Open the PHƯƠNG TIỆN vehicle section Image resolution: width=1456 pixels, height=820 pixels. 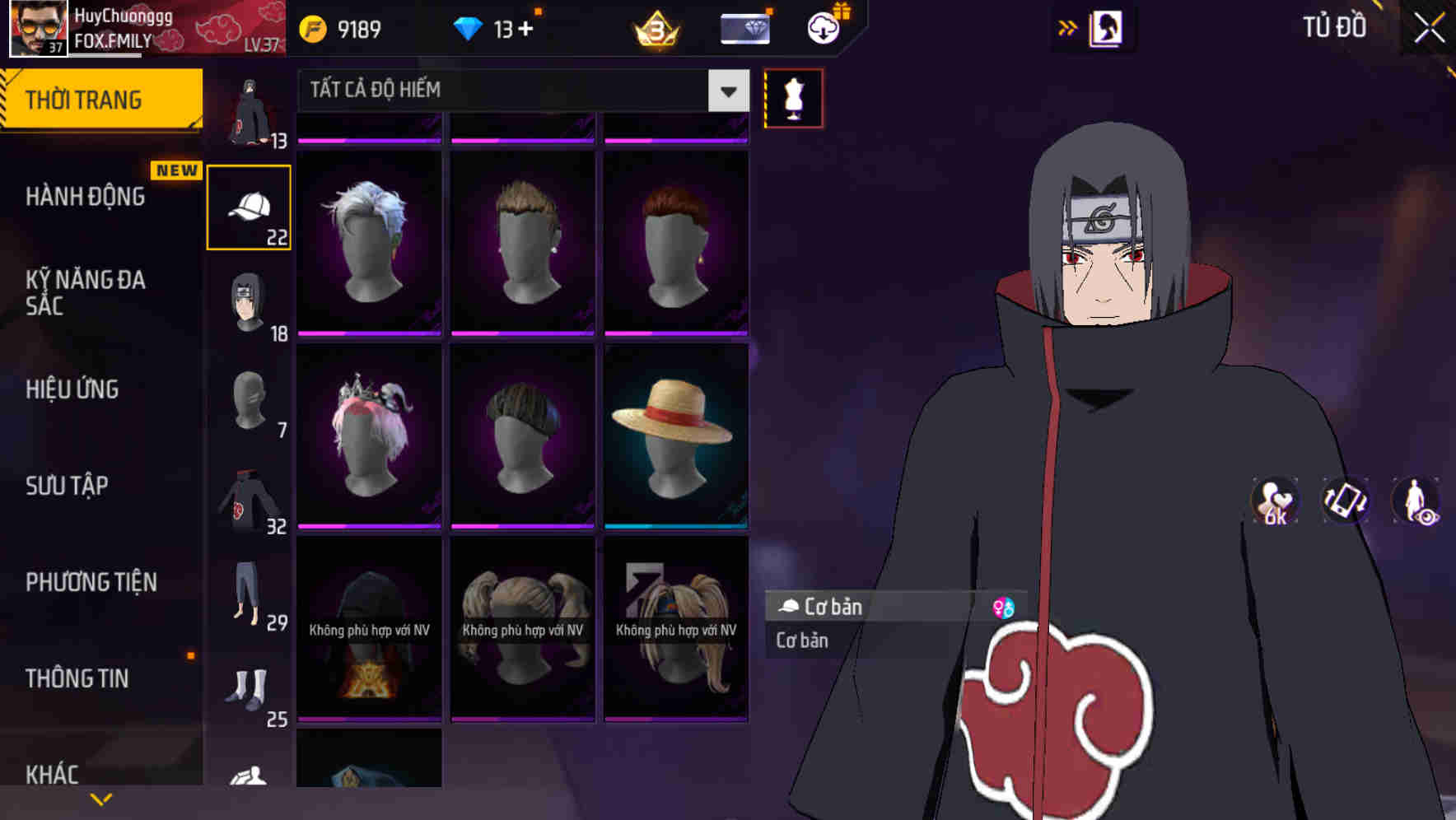[91, 581]
